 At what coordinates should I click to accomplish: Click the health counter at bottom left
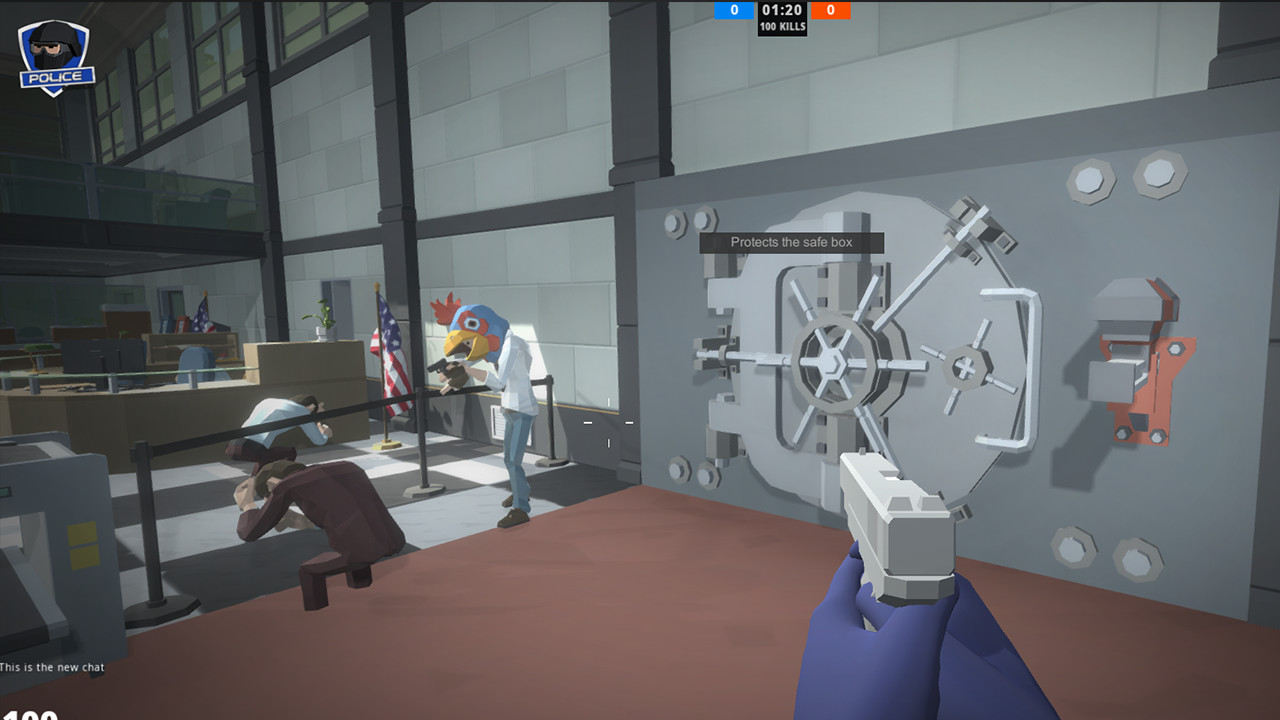30,715
